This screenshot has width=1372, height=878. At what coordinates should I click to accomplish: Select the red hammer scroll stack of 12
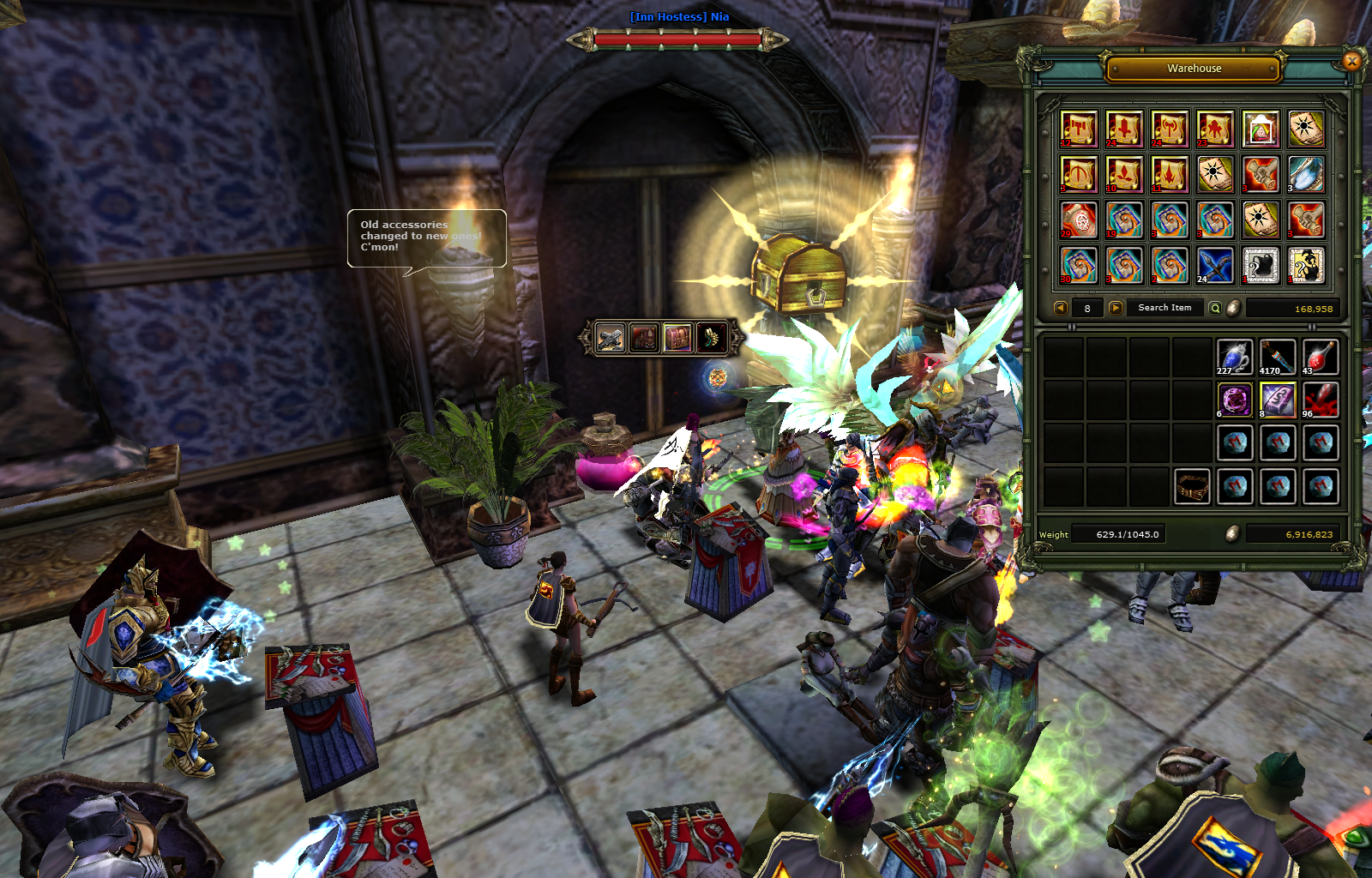1079,129
